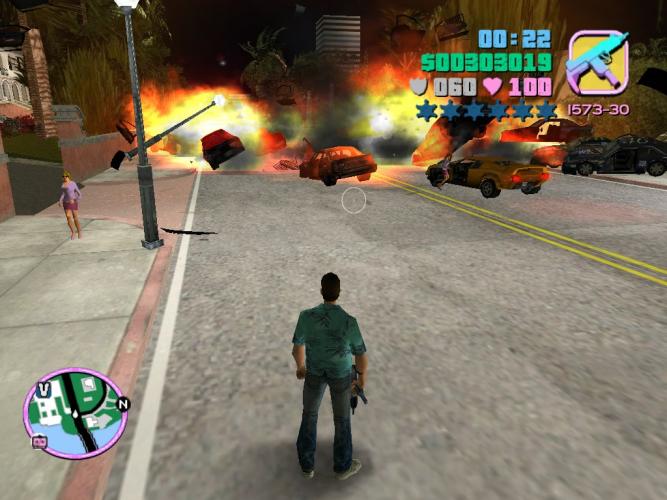Select the V marker on the radar

44,388
